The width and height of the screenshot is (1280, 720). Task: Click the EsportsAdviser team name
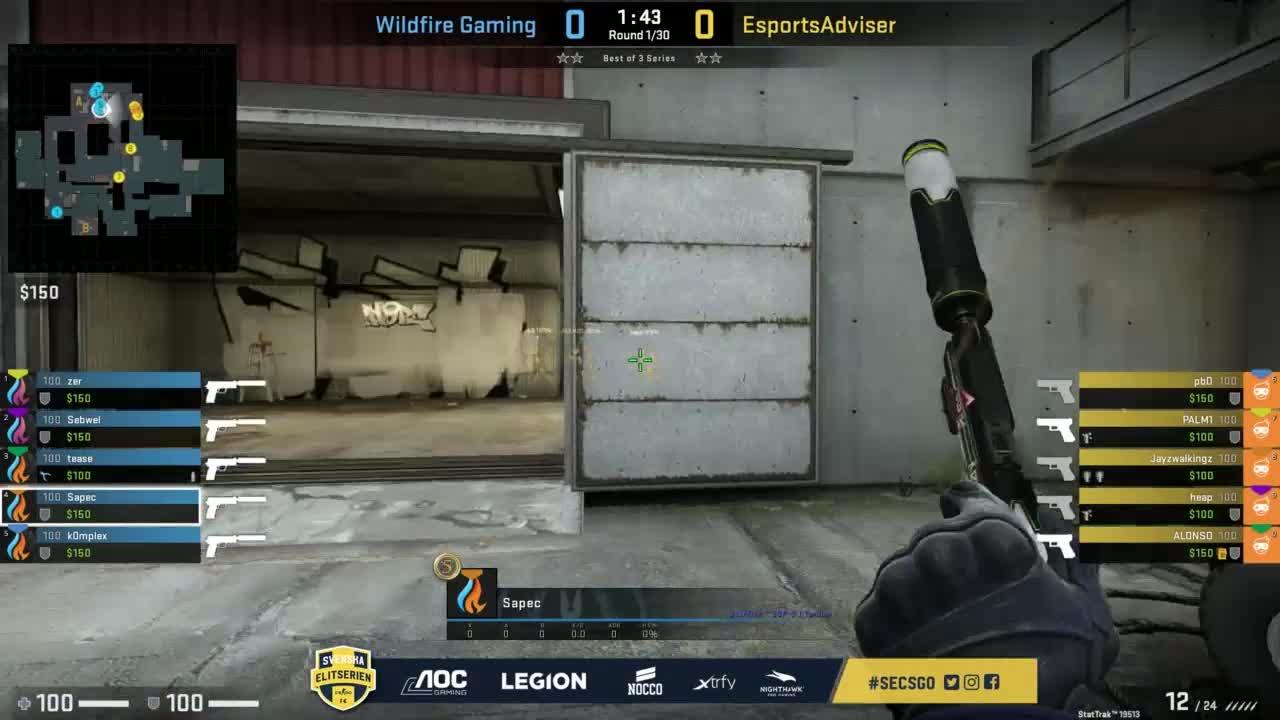(818, 24)
